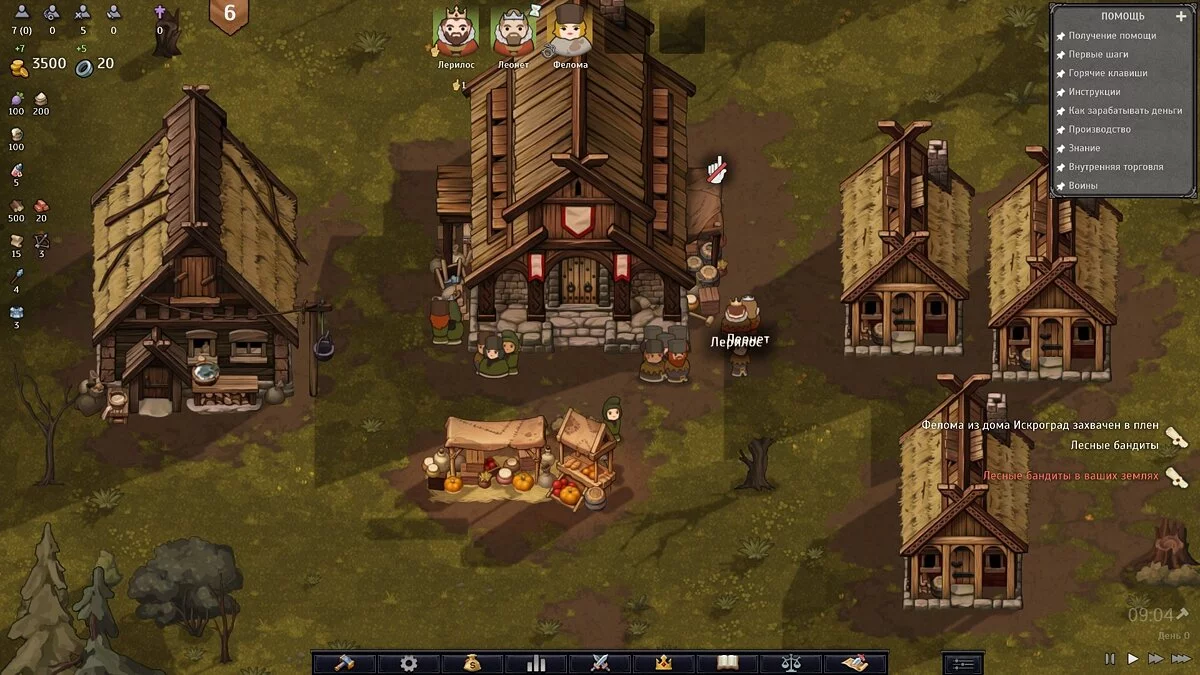The width and height of the screenshot is (1200, 675).
Task: Select the Фелома character portrait
Action: coord(570,33)
